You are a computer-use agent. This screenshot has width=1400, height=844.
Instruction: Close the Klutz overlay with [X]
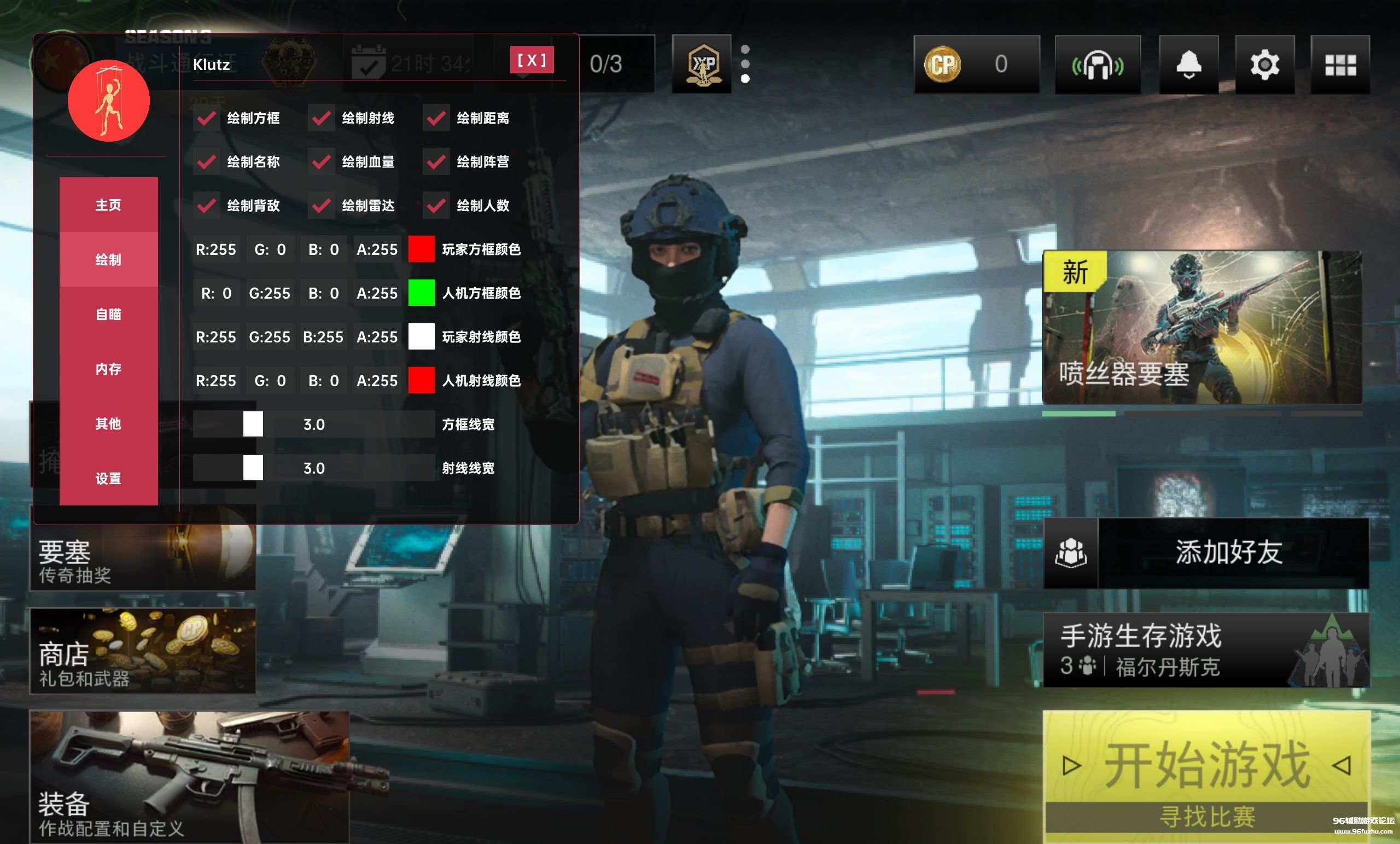click(x=531, y=60)
